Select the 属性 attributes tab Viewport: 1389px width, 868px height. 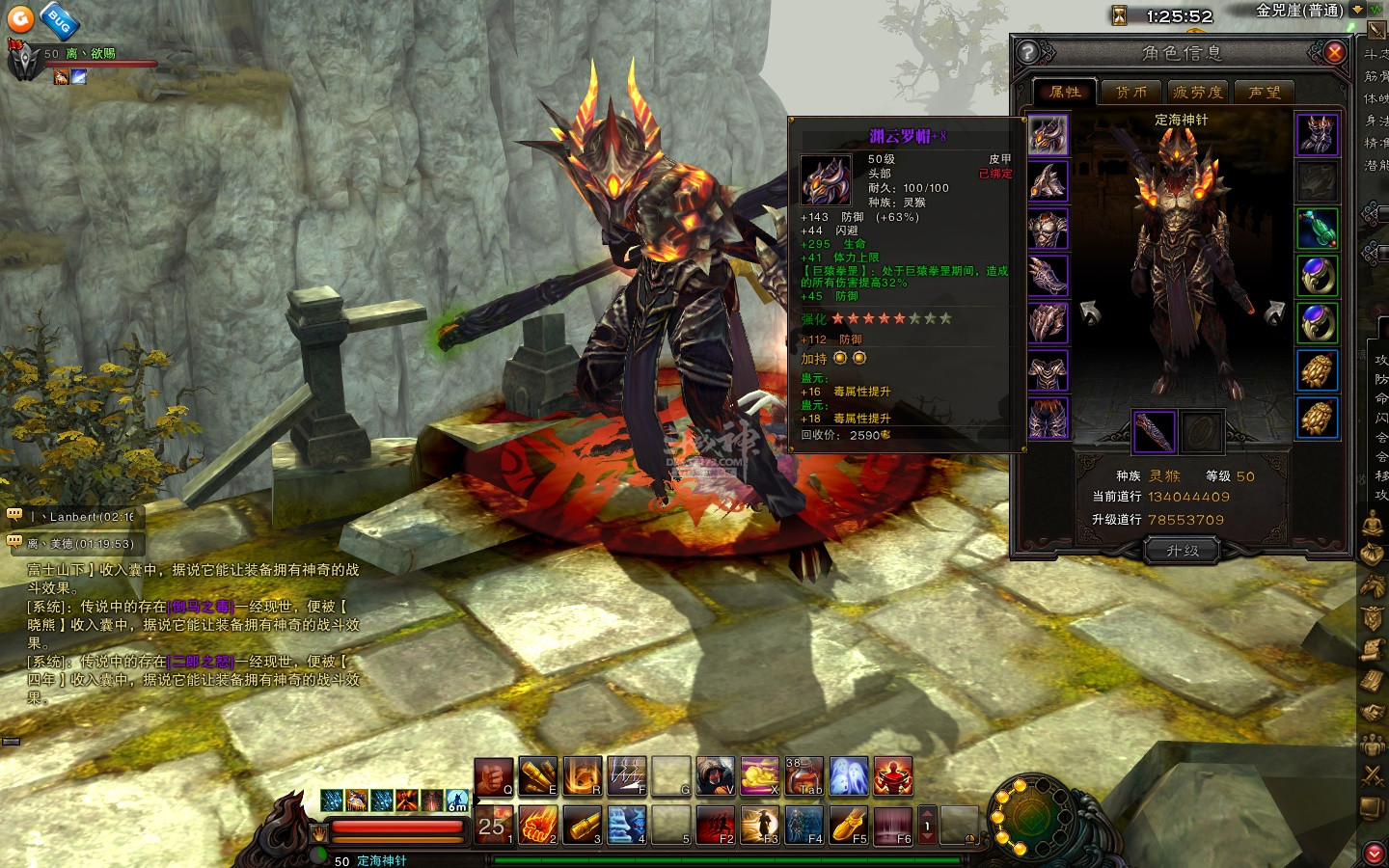[1065, 92]
